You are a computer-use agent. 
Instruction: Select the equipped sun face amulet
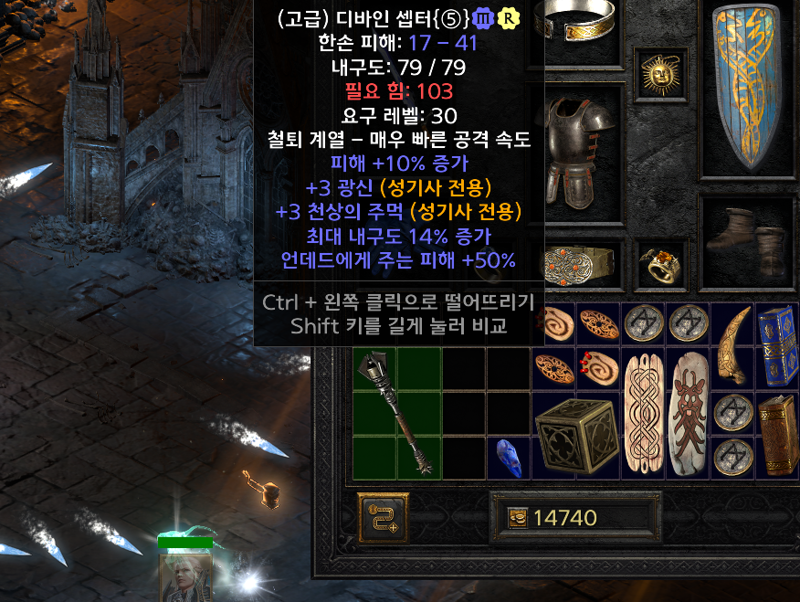click(659, 71)
